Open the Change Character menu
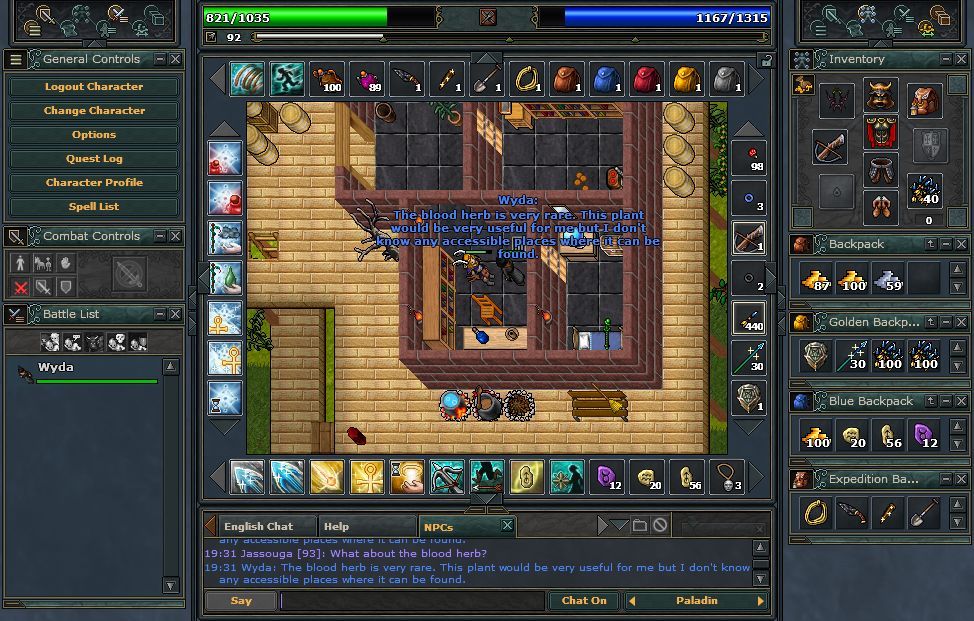Image resolution: width=974 pixels, height=621 pixels. click(x=93, y=111)
